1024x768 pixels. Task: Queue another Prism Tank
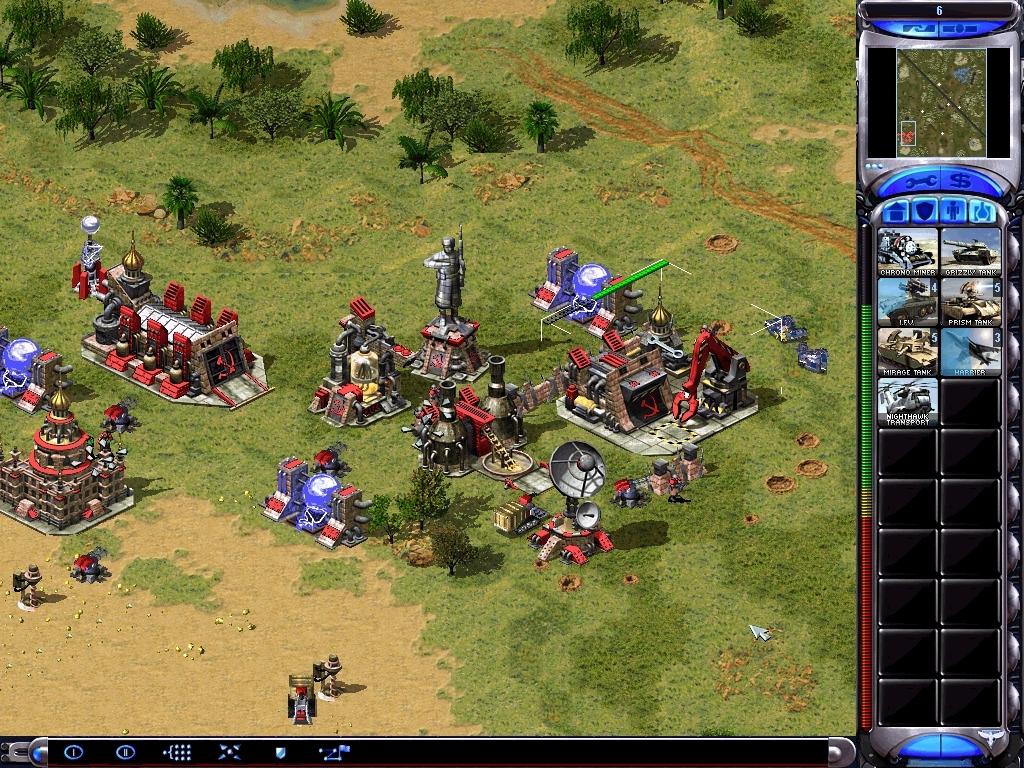pyautogui.click(x=970, y=301)
